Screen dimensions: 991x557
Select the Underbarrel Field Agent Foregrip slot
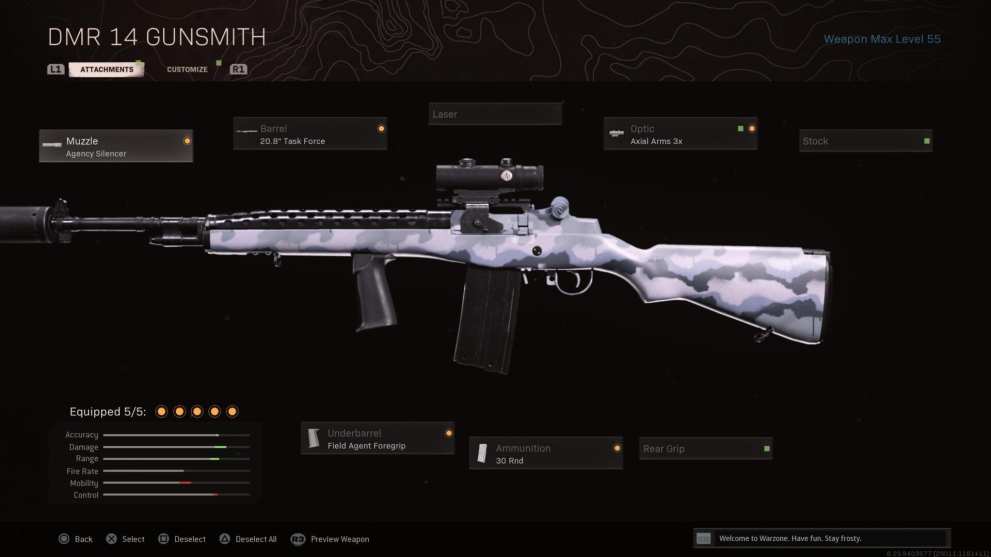(x=377, y=438)
